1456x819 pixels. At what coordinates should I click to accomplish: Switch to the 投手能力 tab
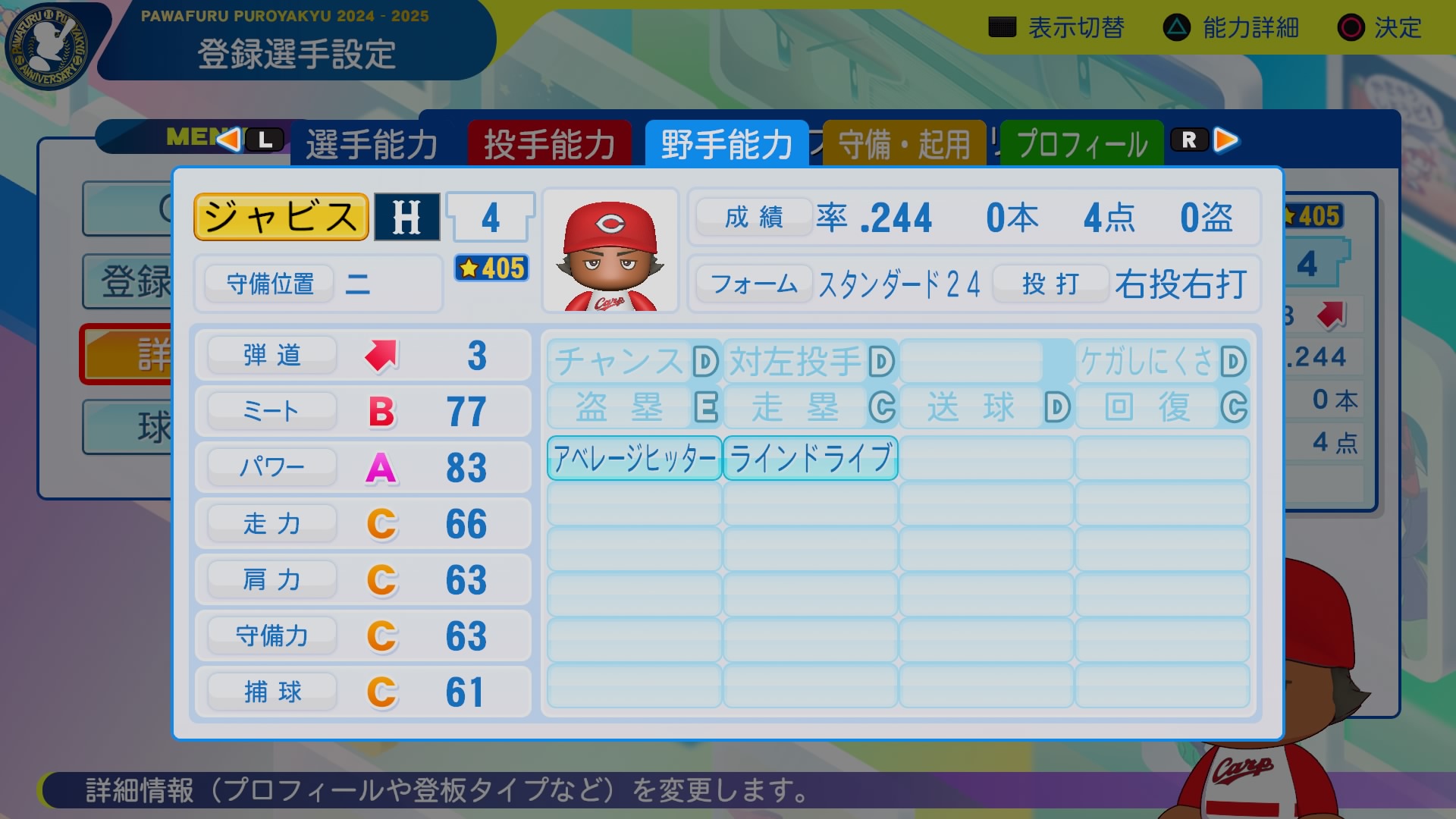551,141
